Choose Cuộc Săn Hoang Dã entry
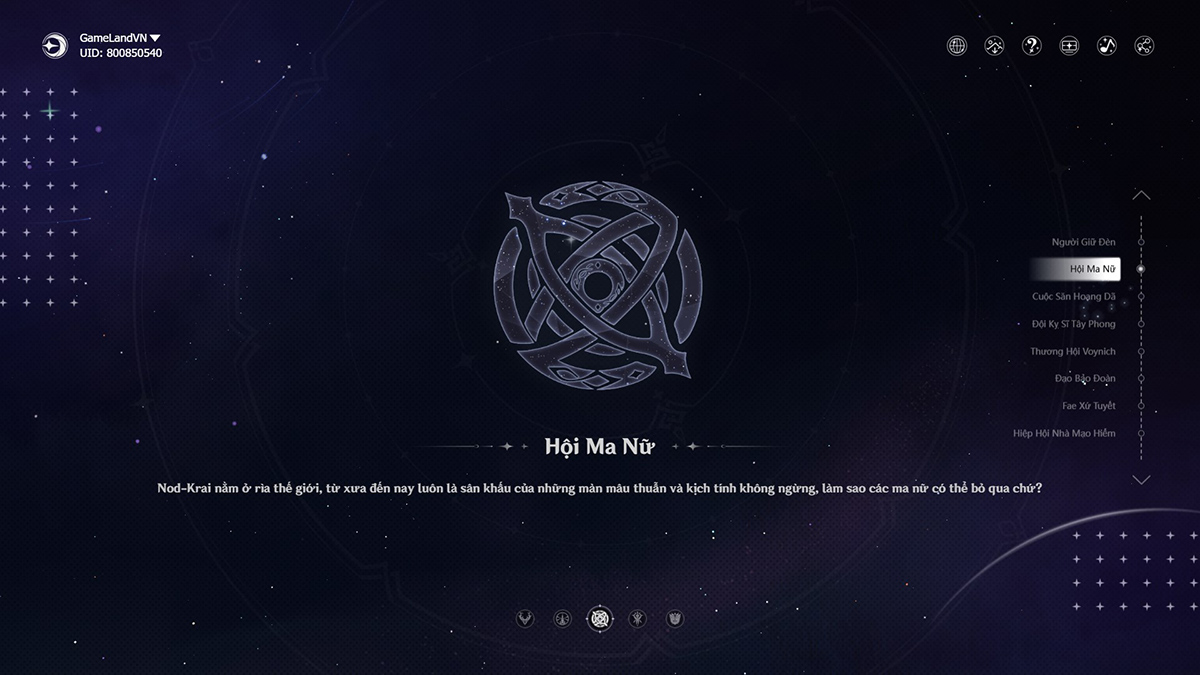Image resolution: width=1200 pixels, height=675 pixels. (1073, 297)
